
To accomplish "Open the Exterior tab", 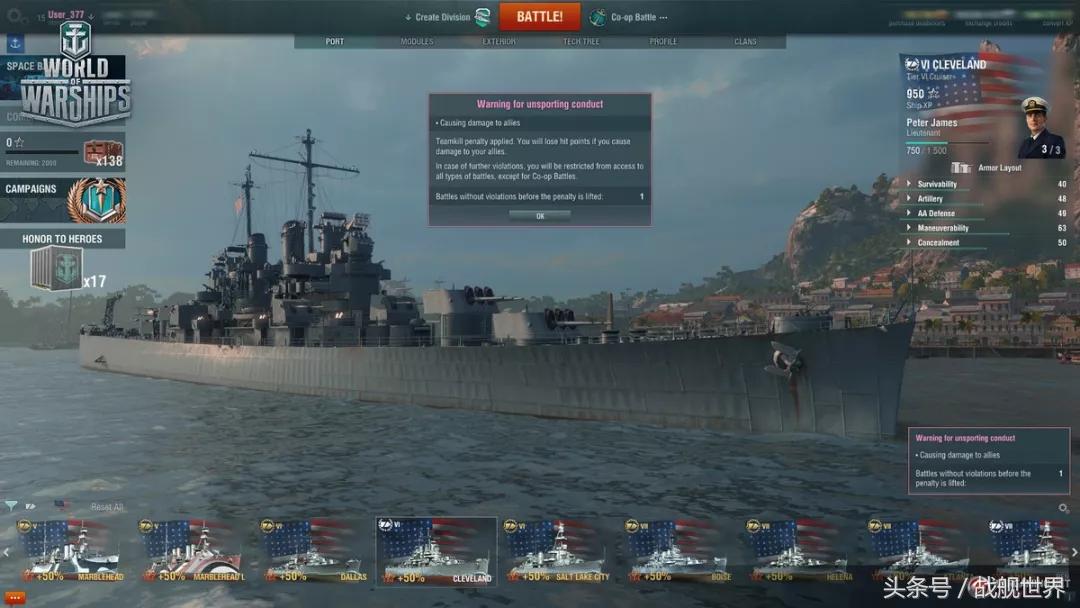I will (x=499, y=42).
